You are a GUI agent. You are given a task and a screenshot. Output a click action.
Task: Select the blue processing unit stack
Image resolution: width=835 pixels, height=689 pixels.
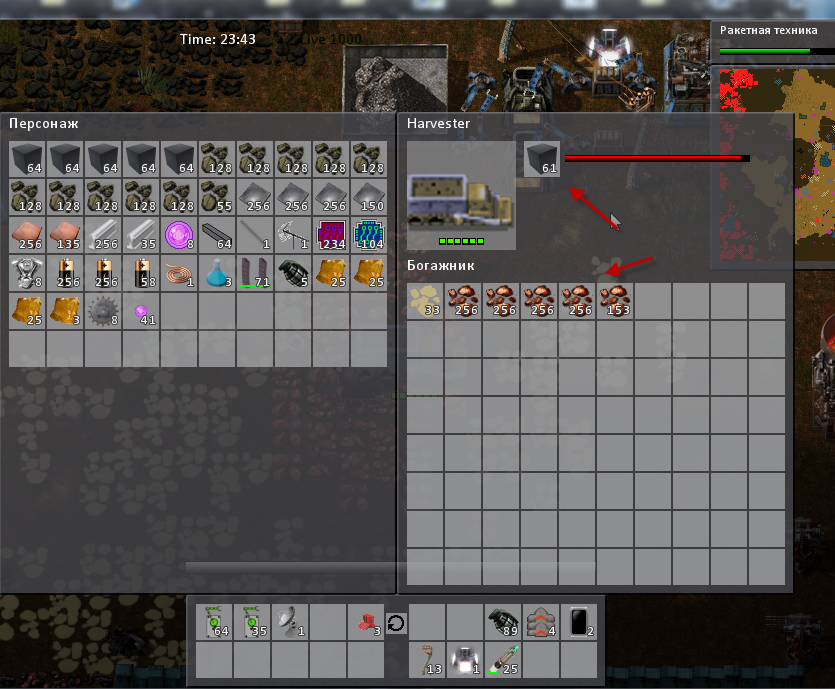370,235
